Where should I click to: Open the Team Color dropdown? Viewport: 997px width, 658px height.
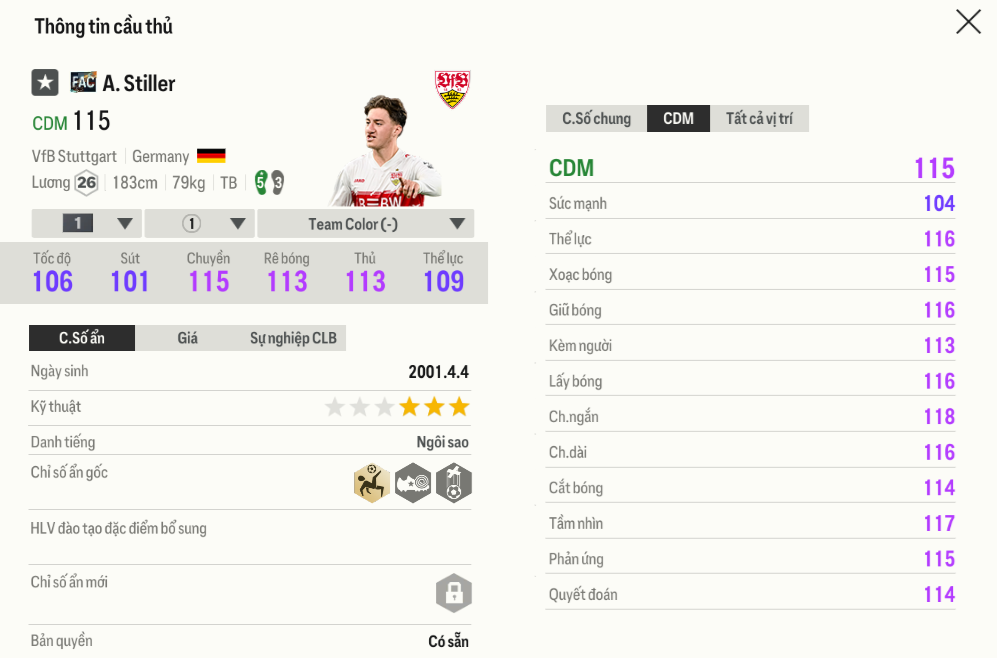(365, 224)
